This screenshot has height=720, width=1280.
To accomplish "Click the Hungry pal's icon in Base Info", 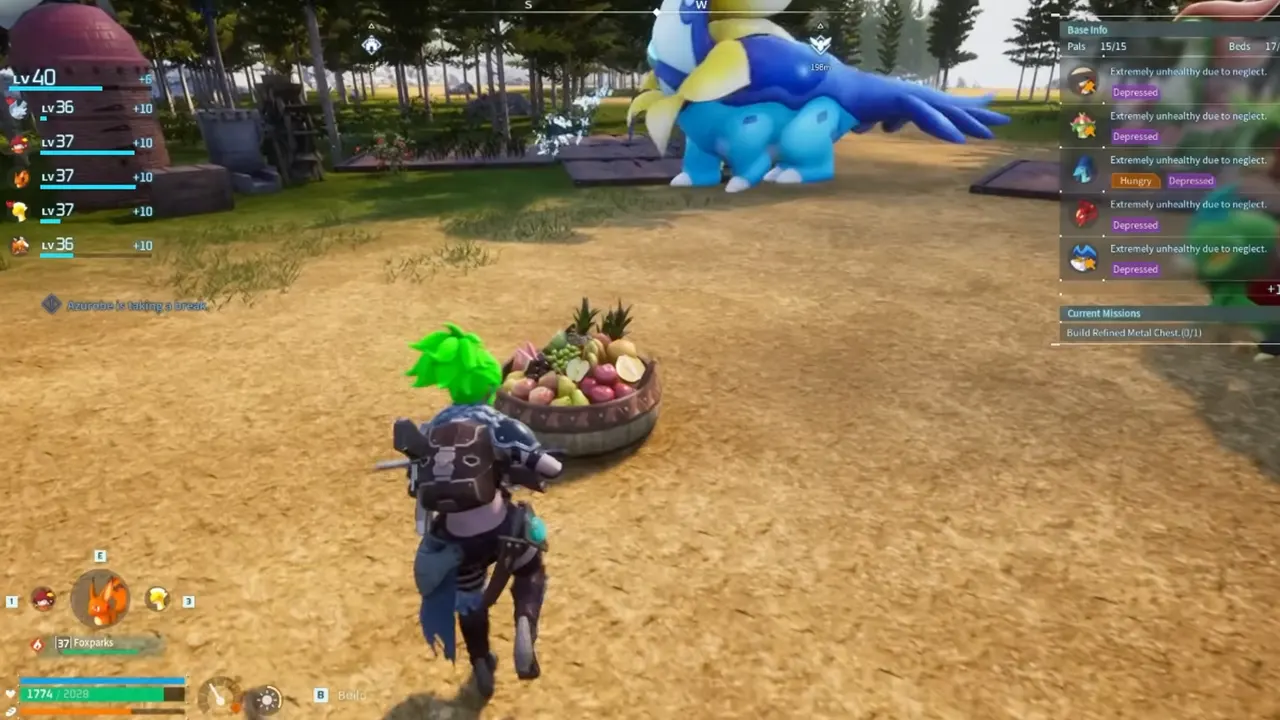I will click(1085, 170).
